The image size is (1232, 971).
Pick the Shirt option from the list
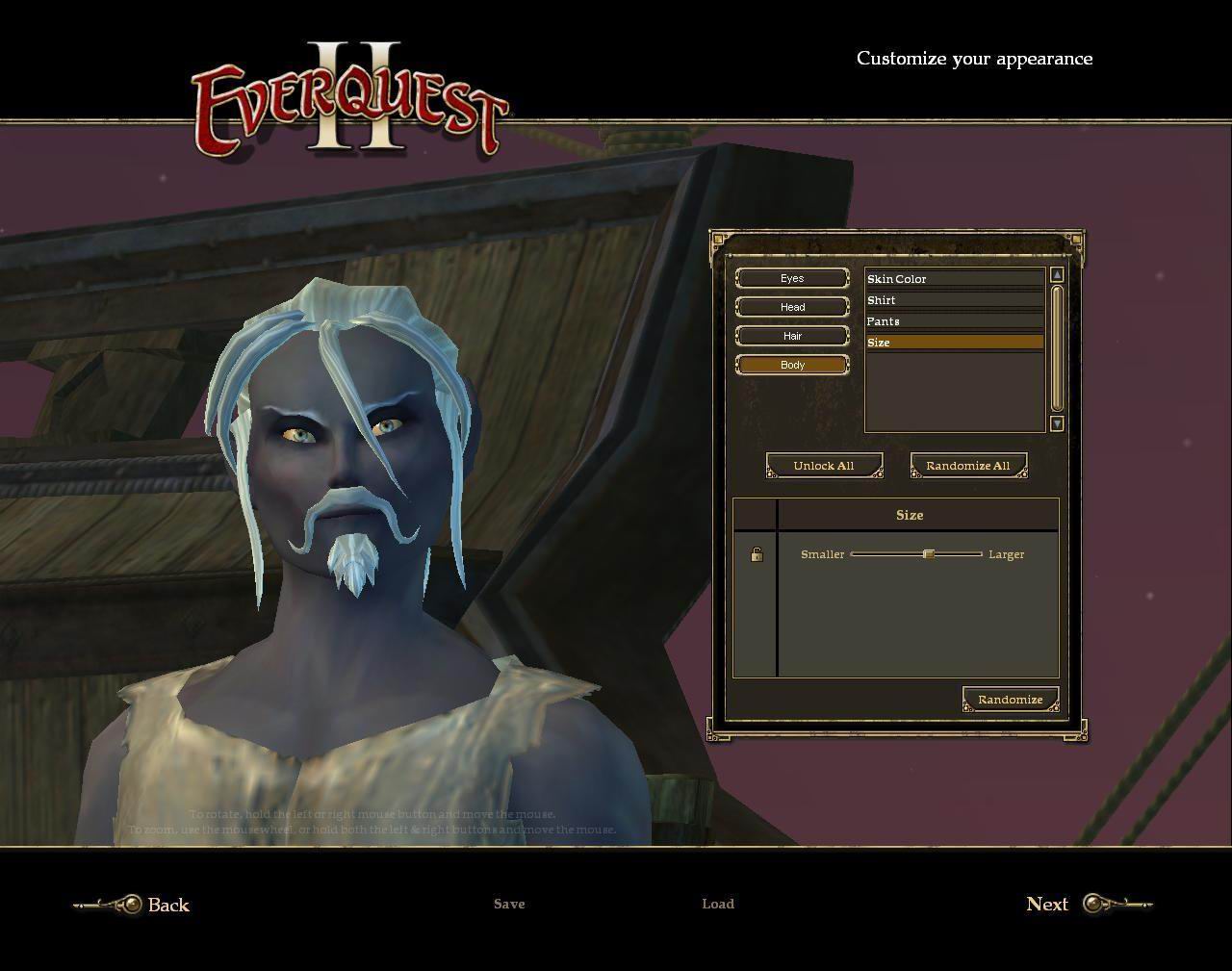(954, 300)
